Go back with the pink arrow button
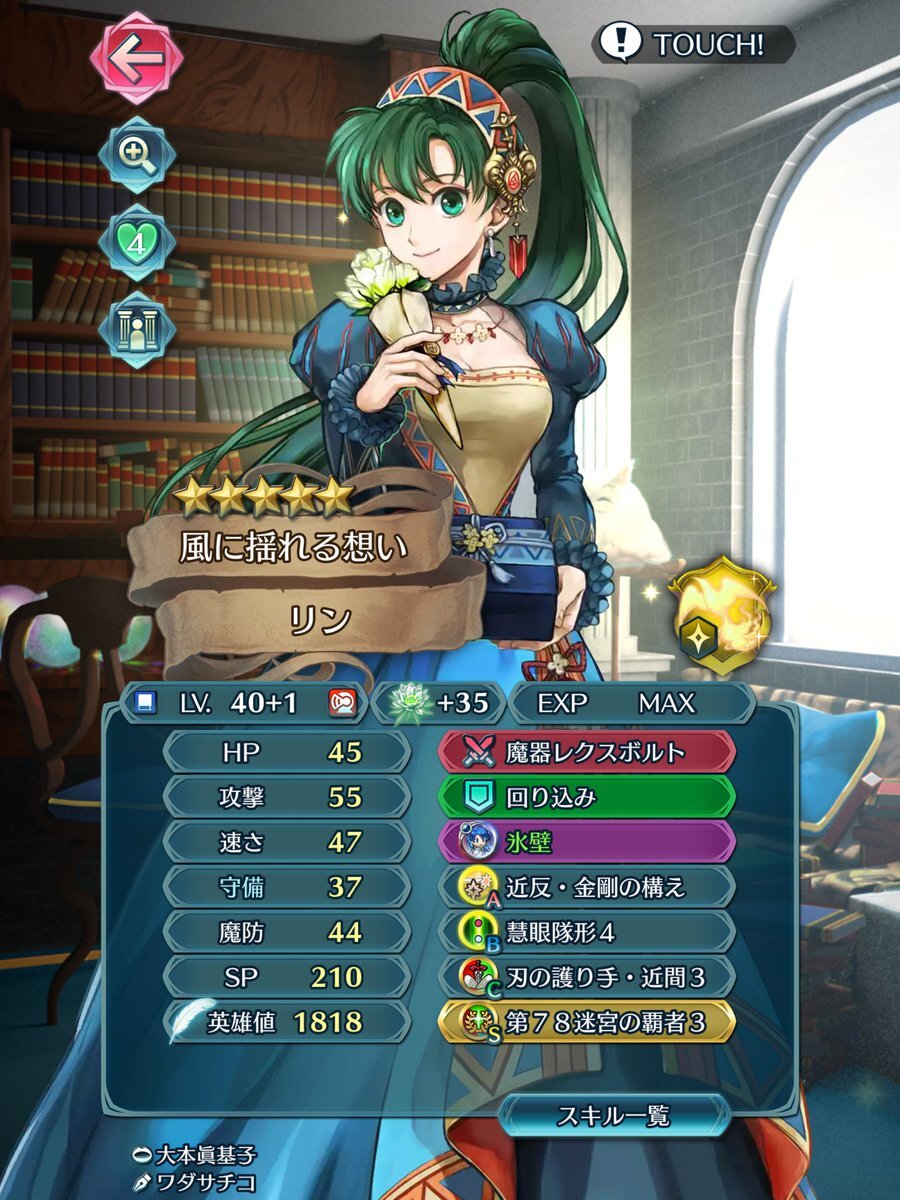900x1200 pixels. [x=137, y=58]
